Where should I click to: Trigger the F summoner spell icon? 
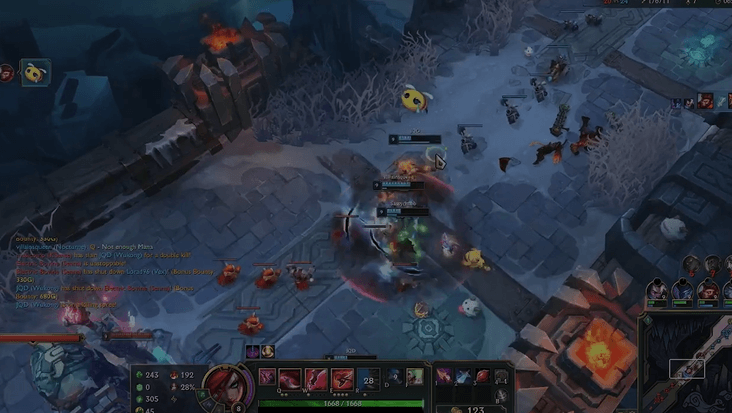[414, 376]
